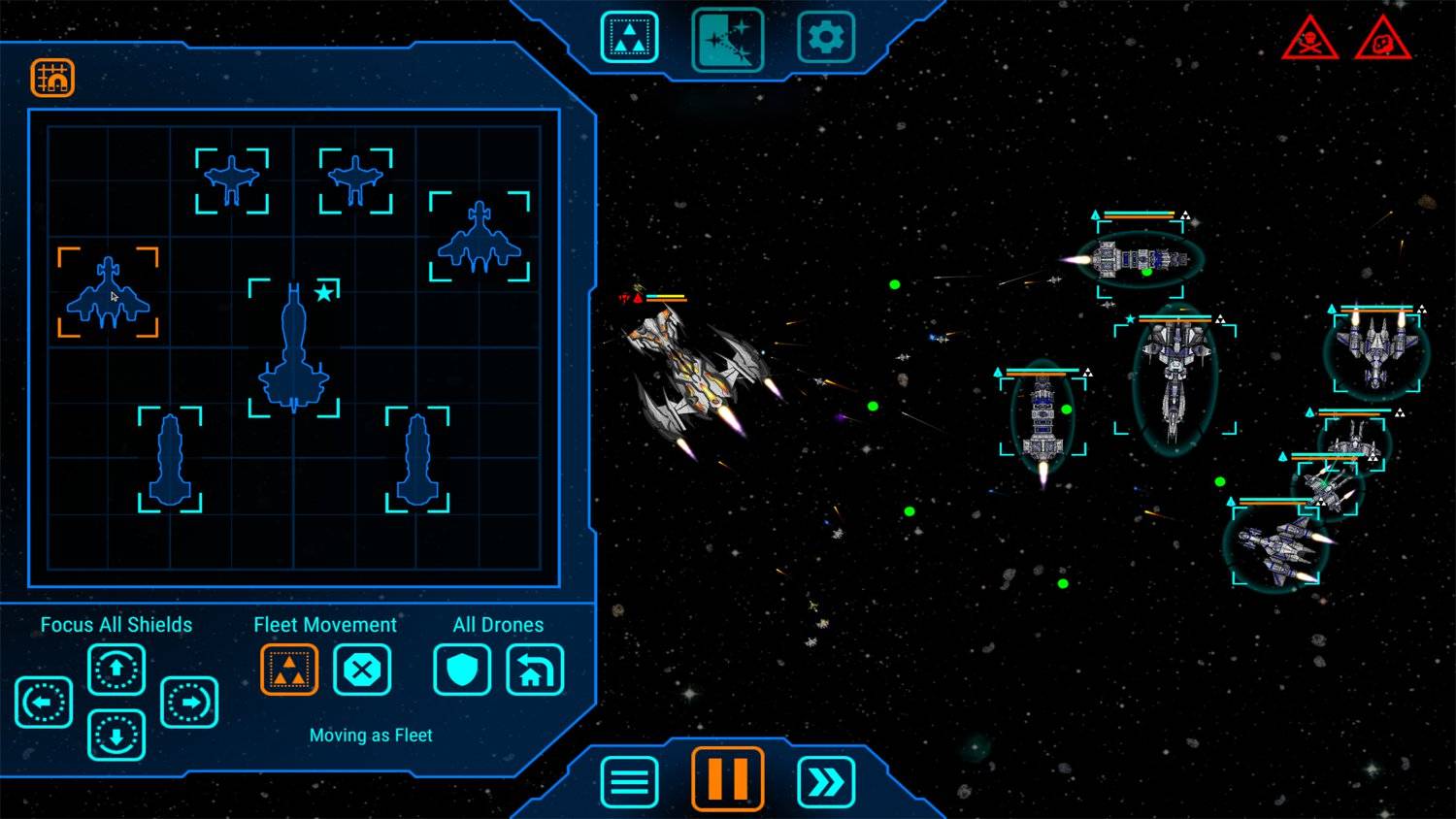Select the starred flagship in the fleet grid
Viewport: 1456px width, 819px height.
pyautogui.click(x=291, y=359)
